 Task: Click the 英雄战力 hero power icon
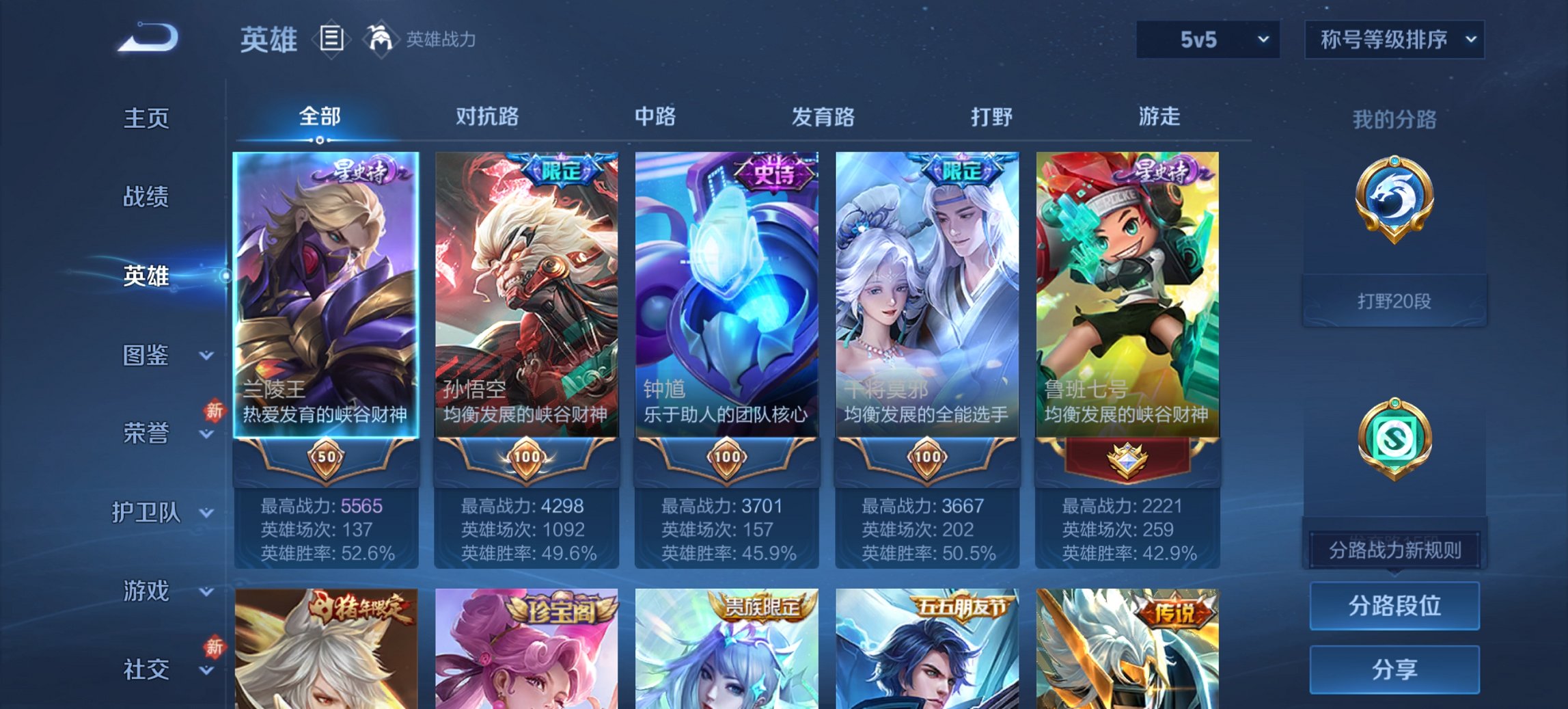click(381, 39)
